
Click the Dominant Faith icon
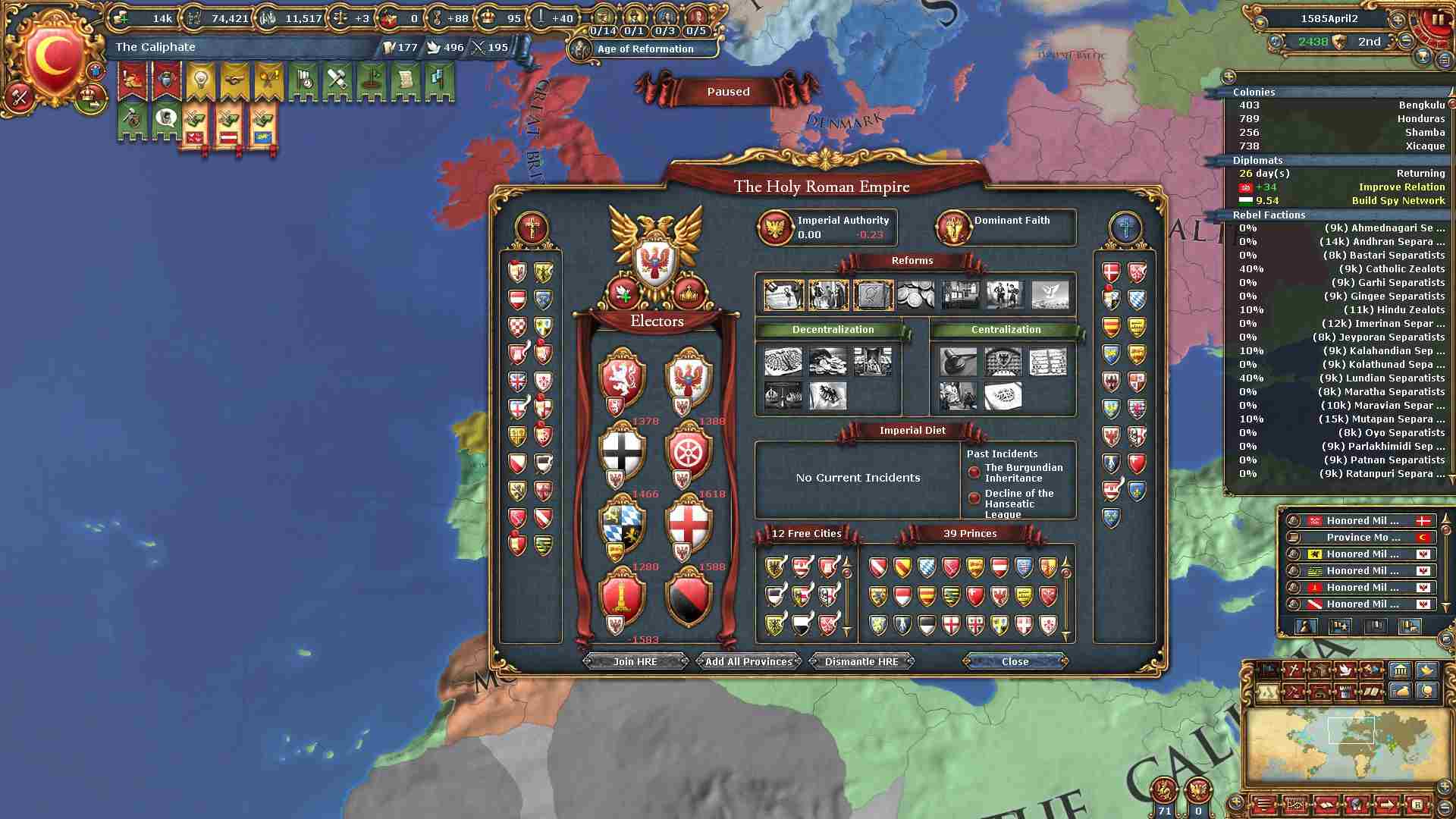point(953,227)
